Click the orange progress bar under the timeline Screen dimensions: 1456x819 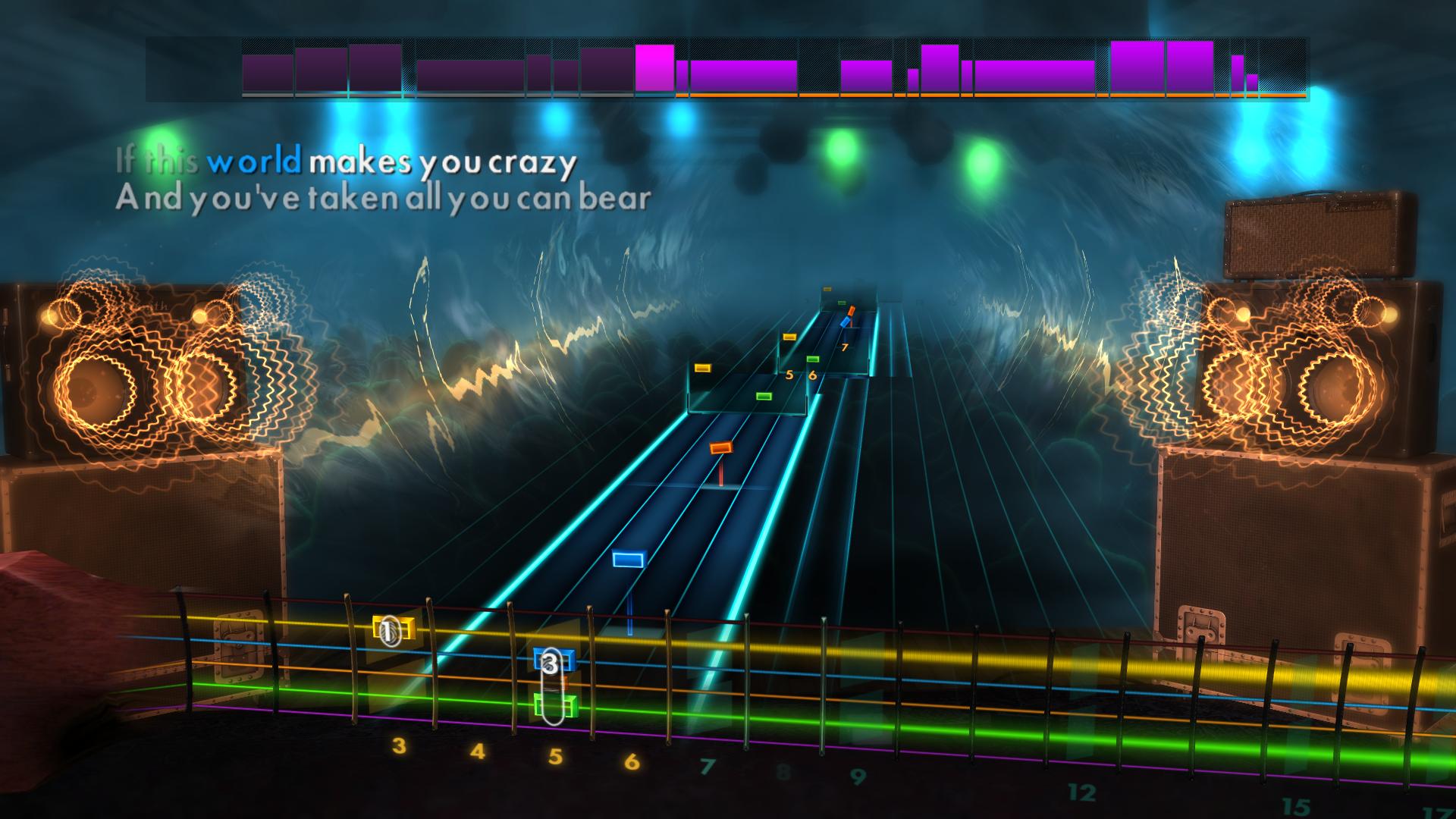click(x=910, y=96)
